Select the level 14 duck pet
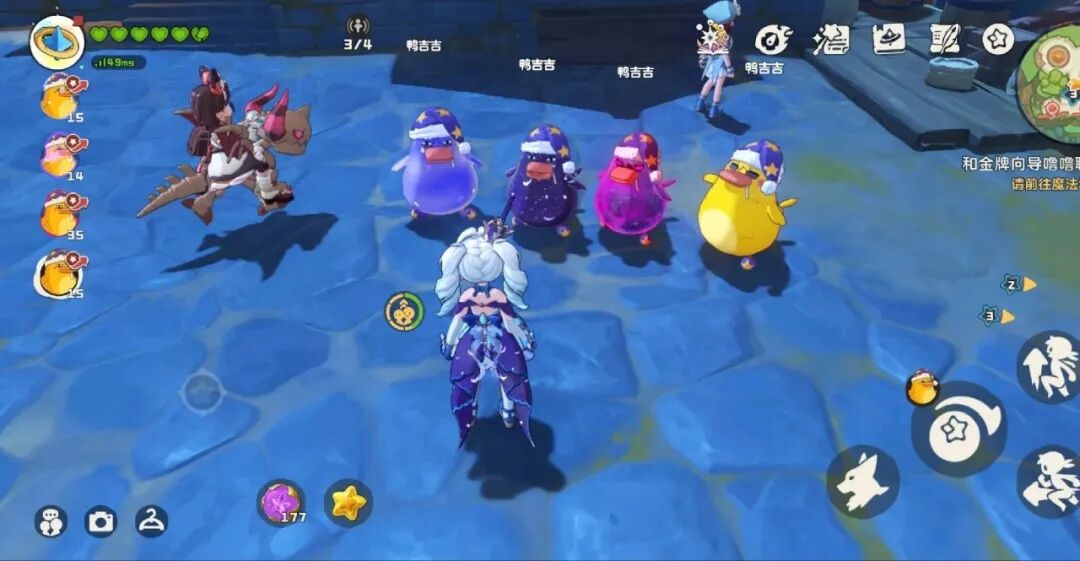The image size is (1080, 561). tap(60, 156)
